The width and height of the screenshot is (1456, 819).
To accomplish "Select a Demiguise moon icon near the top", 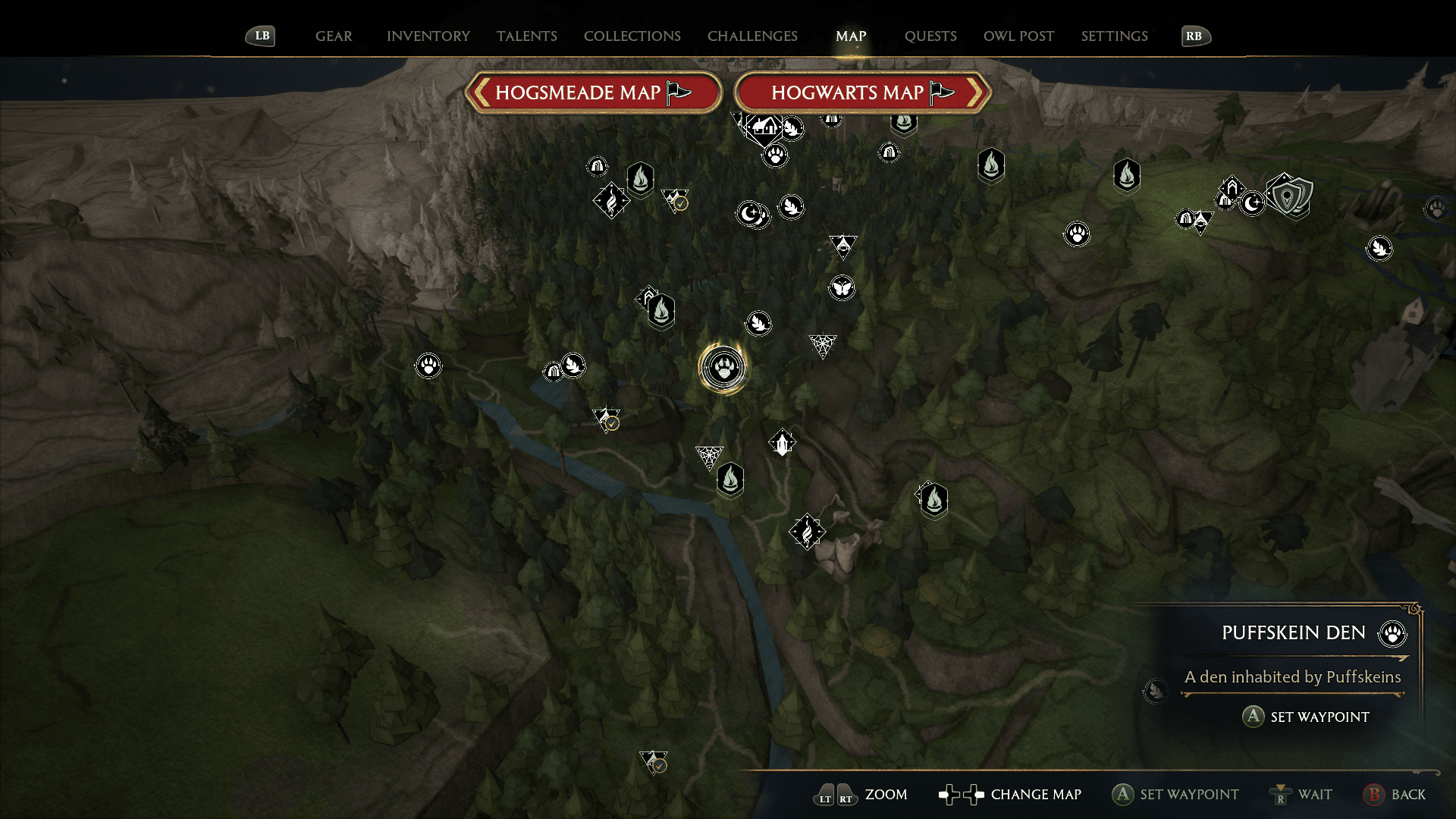I will pyautogui.click(x=749, y=213).
